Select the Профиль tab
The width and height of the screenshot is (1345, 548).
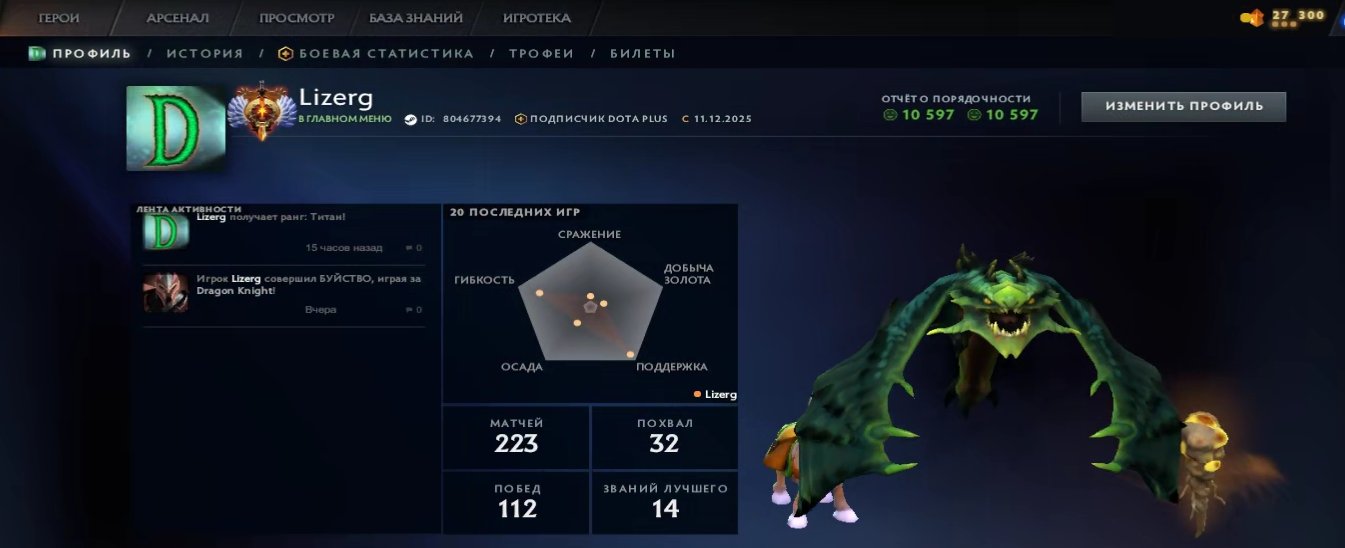[x=82, y=53]
